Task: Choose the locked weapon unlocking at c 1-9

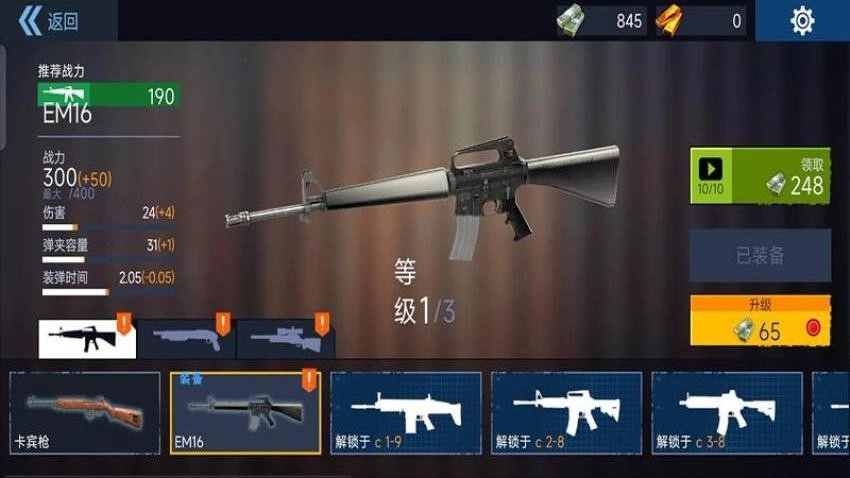Action: pos(406,413)
